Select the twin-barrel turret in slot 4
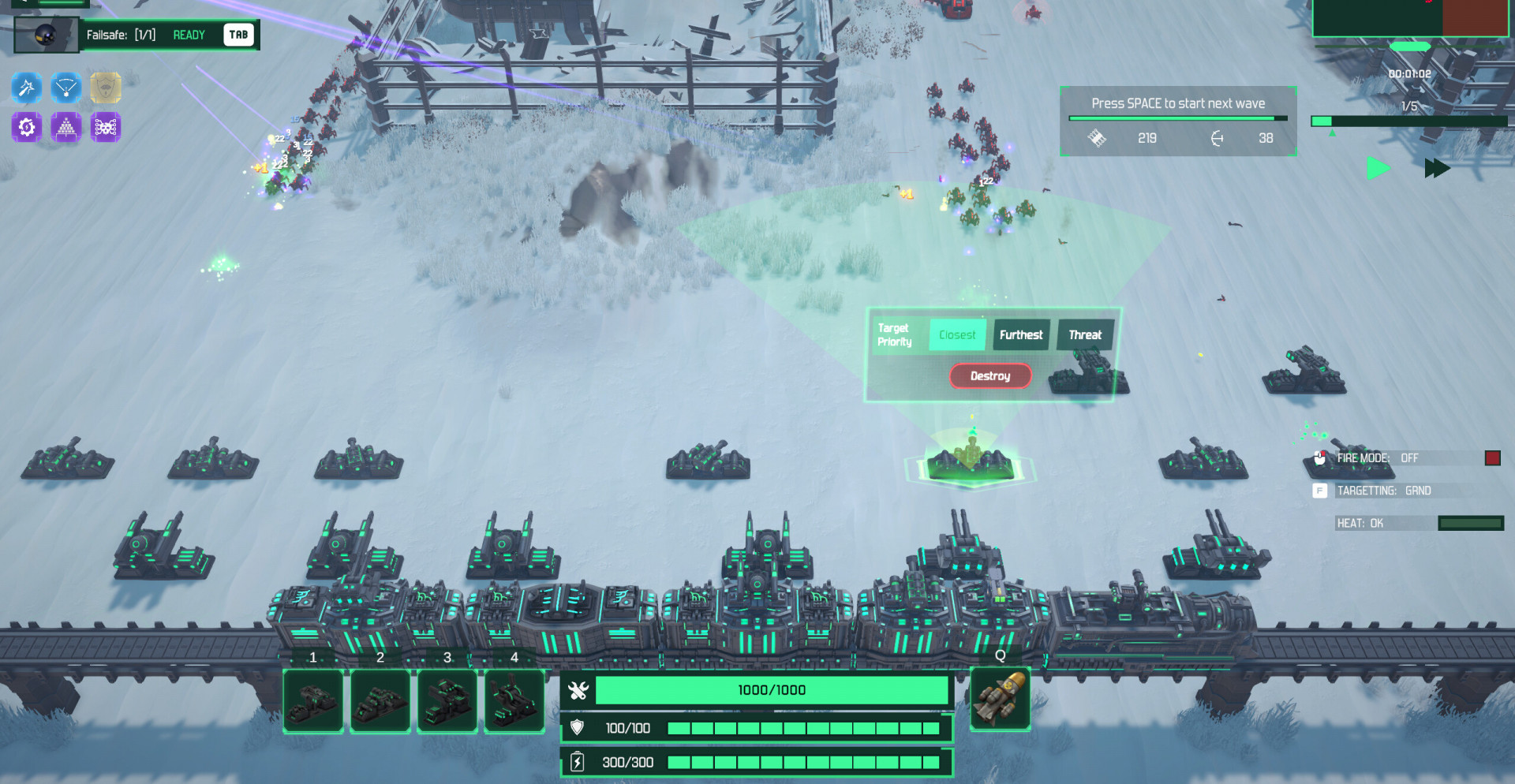This screenshot has height=784, width=1515. 514,701
